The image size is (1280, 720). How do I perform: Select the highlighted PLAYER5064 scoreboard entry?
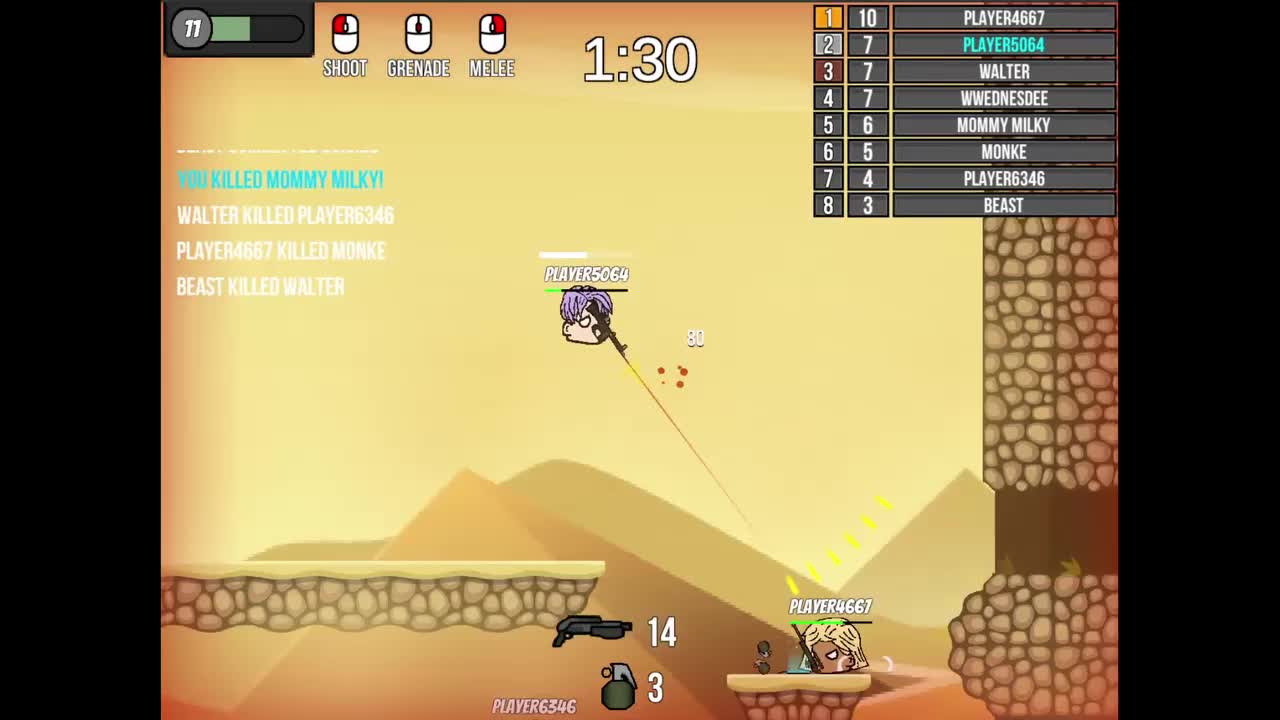[x=1003, y=44]
